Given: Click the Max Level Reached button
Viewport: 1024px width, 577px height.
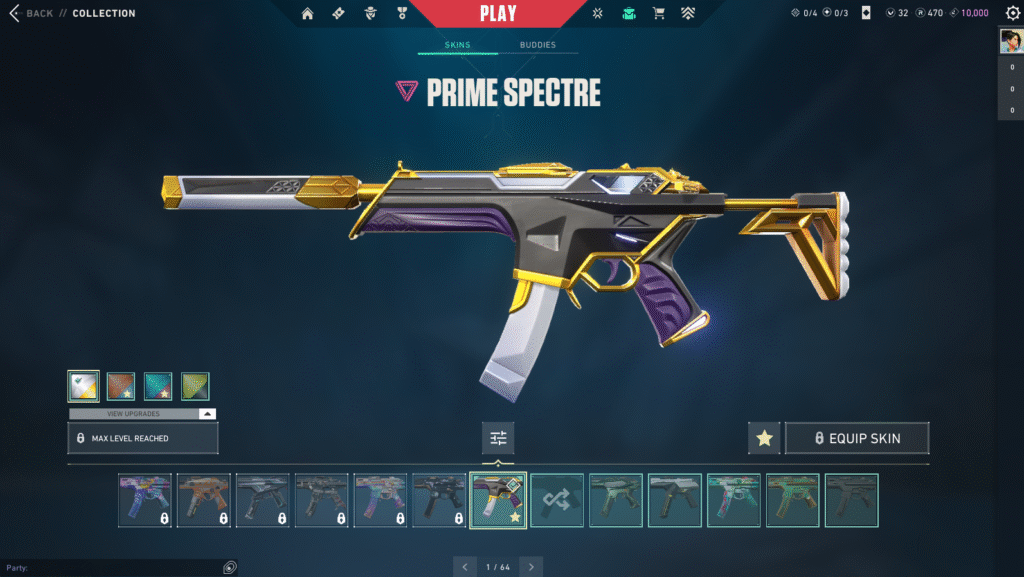Looking at the screenshot, I should tap(143, 438).
